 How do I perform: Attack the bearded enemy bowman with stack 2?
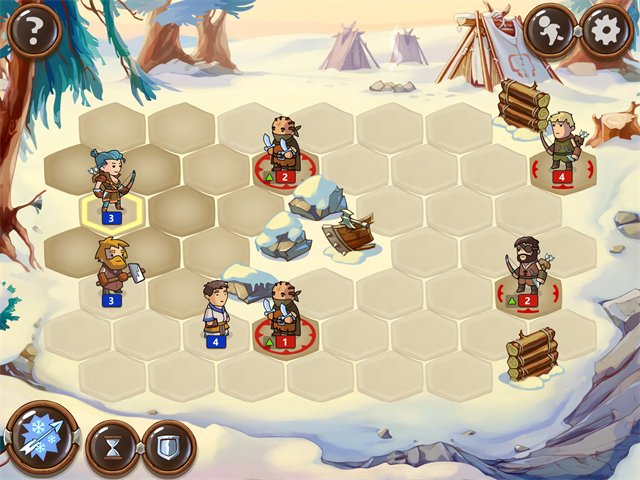(x=527, y=270)
